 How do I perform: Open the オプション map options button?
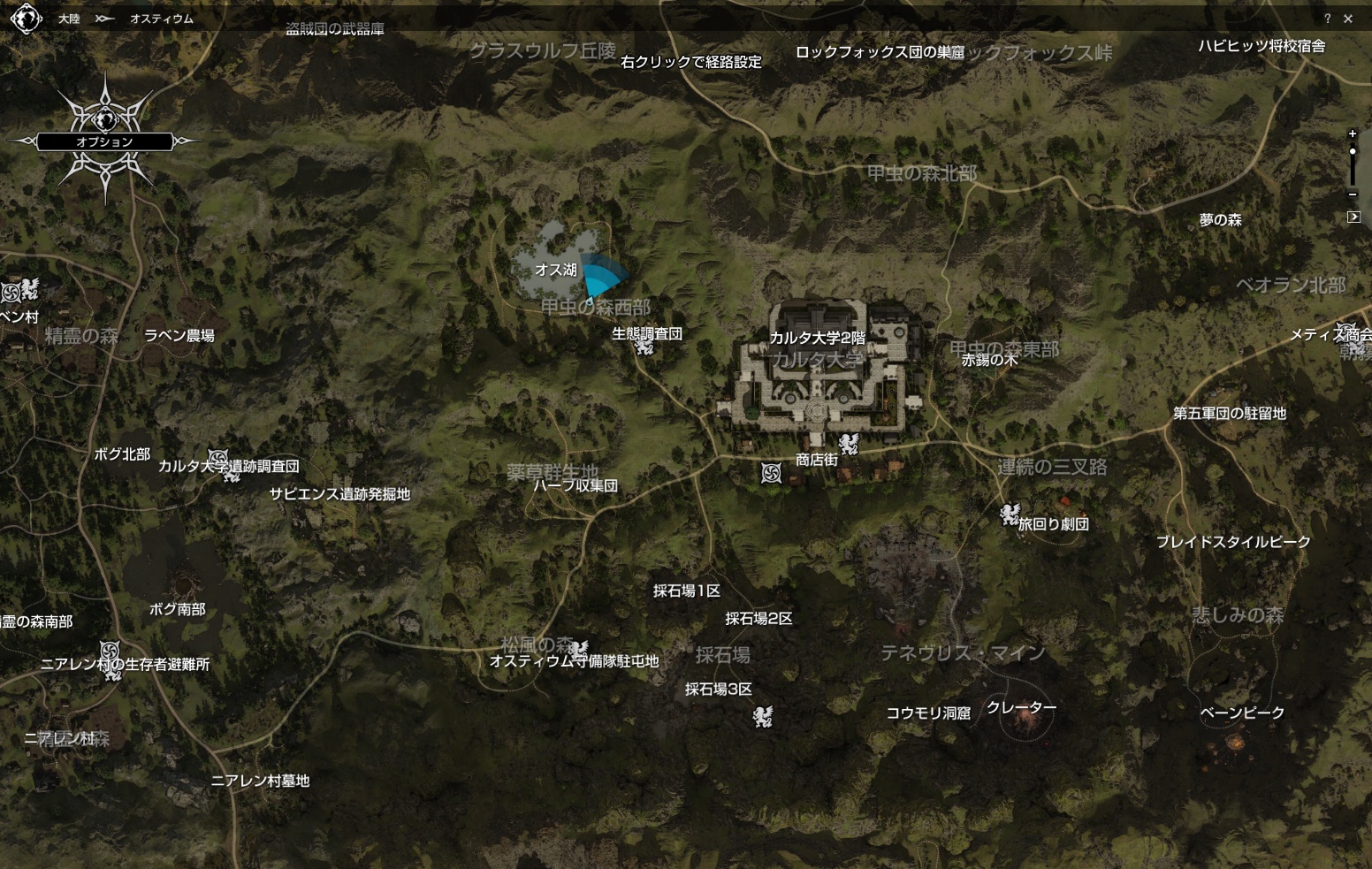click(104, 141)
